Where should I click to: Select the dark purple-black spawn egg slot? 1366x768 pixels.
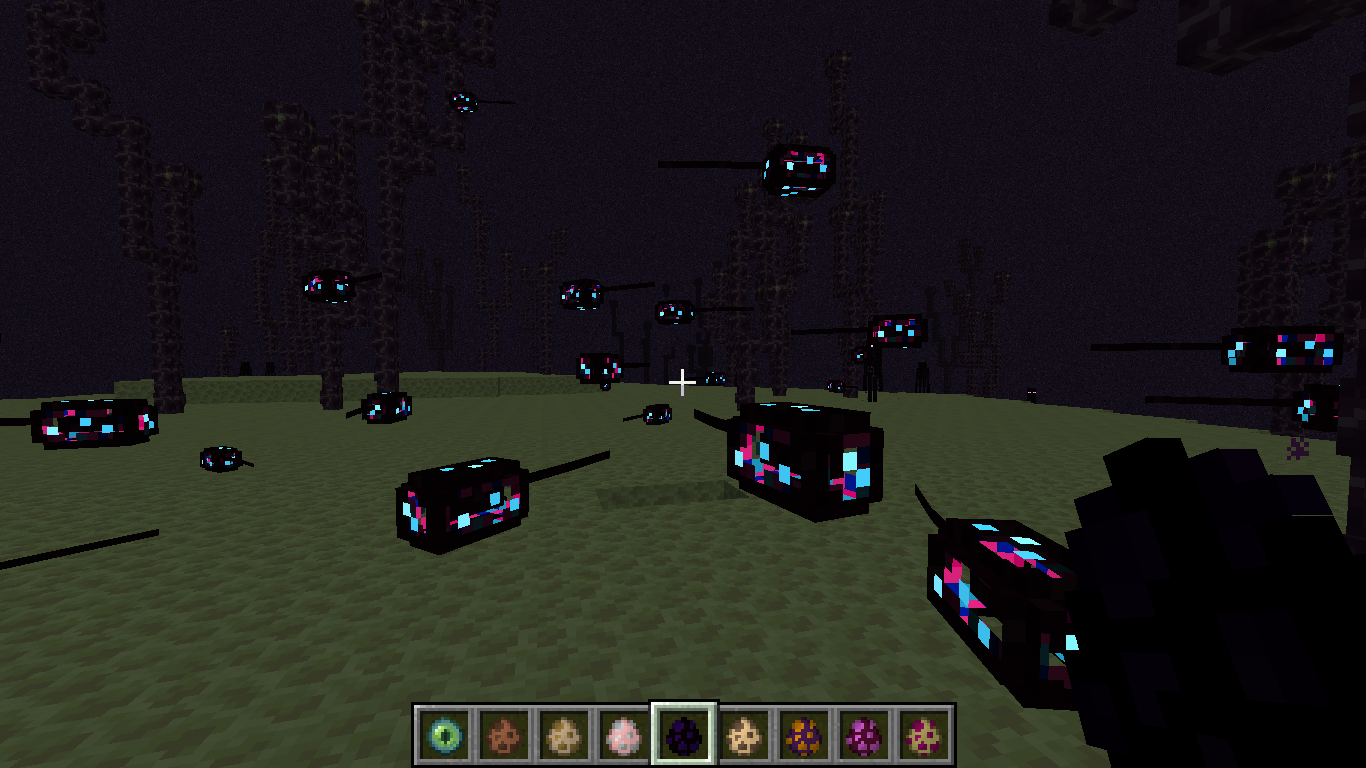tap(684, 735)
